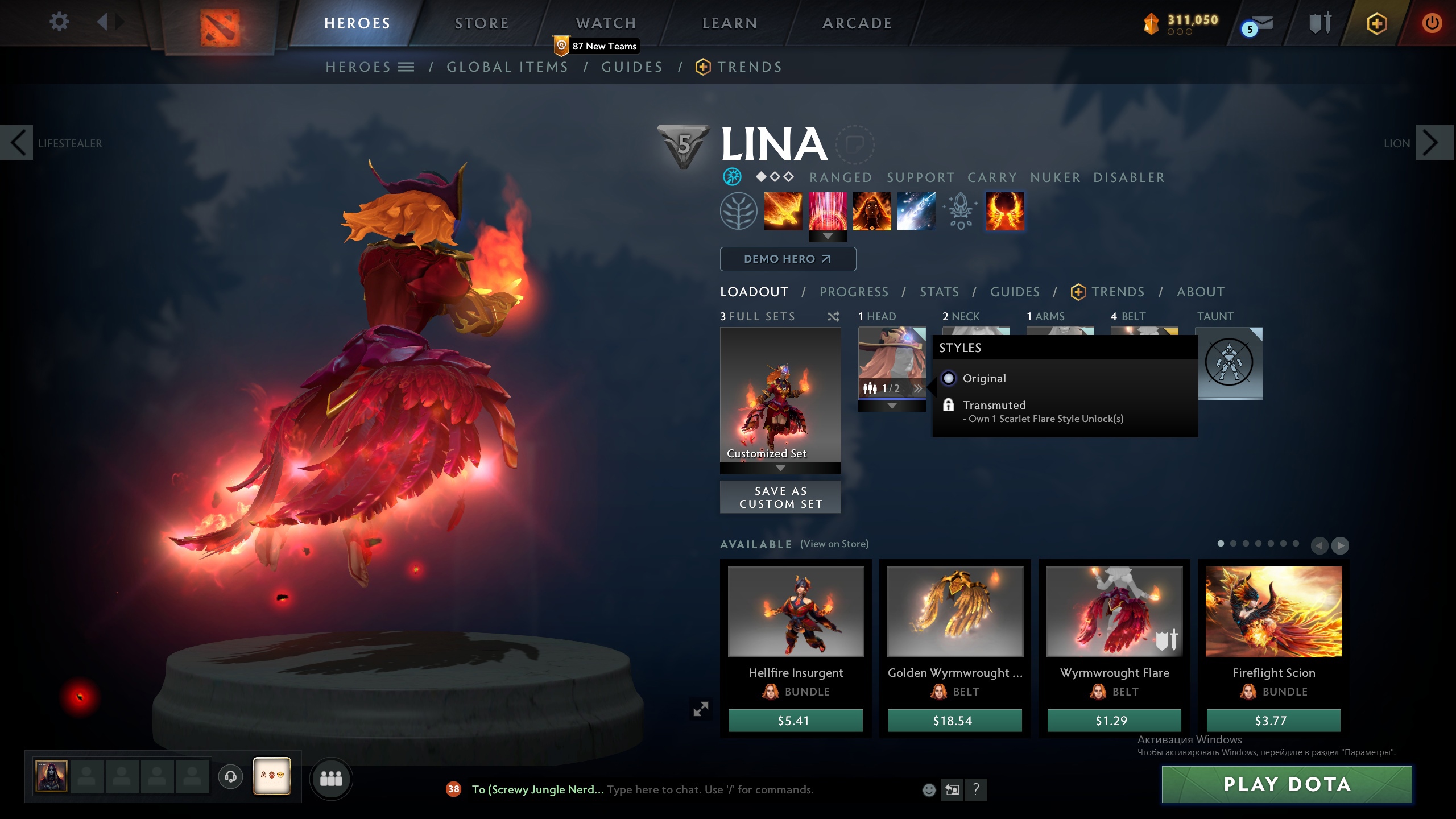Buy Hellfire Insurgent bundle for $5.41

tap(795, 721)
